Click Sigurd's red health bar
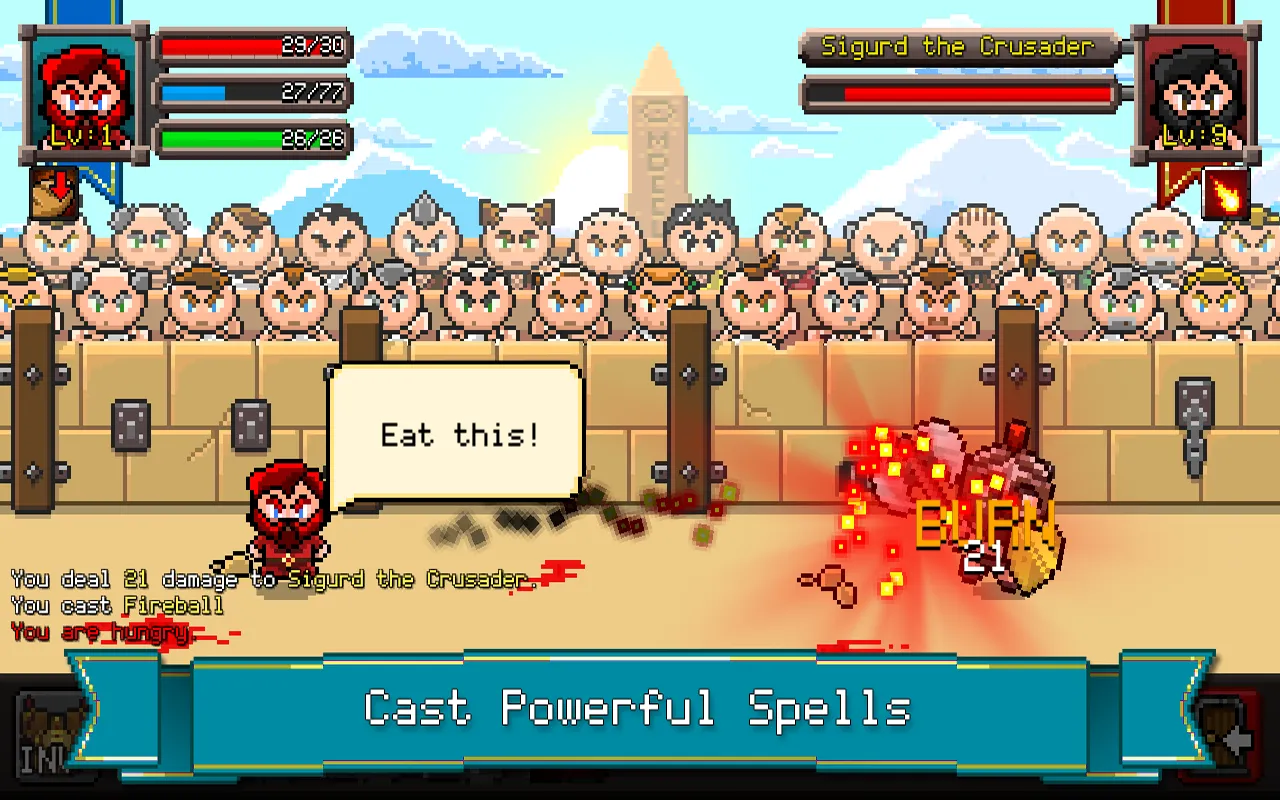Image resolution: width=1280 pixels, height=800 pixels. (x=960, y=92)
